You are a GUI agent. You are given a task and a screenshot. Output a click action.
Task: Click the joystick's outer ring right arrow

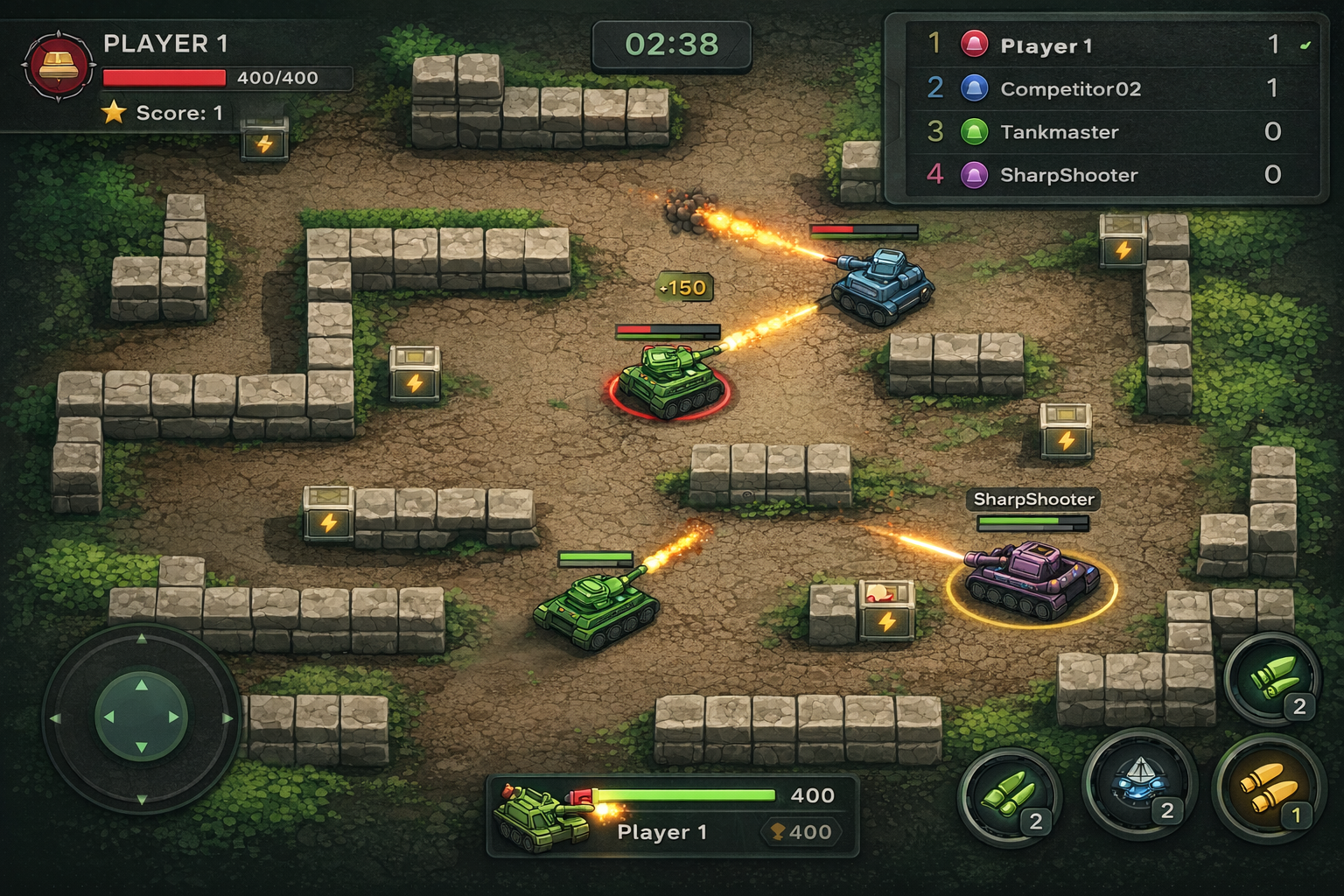227,718
